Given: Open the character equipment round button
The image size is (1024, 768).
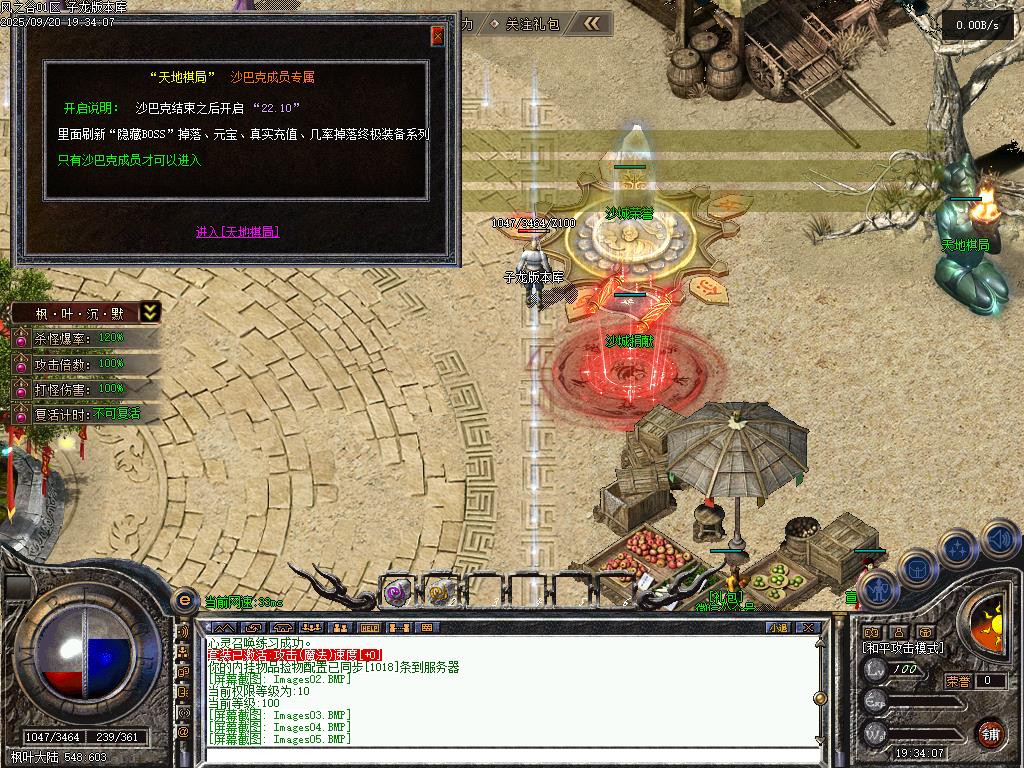Looking at the screenshot, I should coord(876,588).
